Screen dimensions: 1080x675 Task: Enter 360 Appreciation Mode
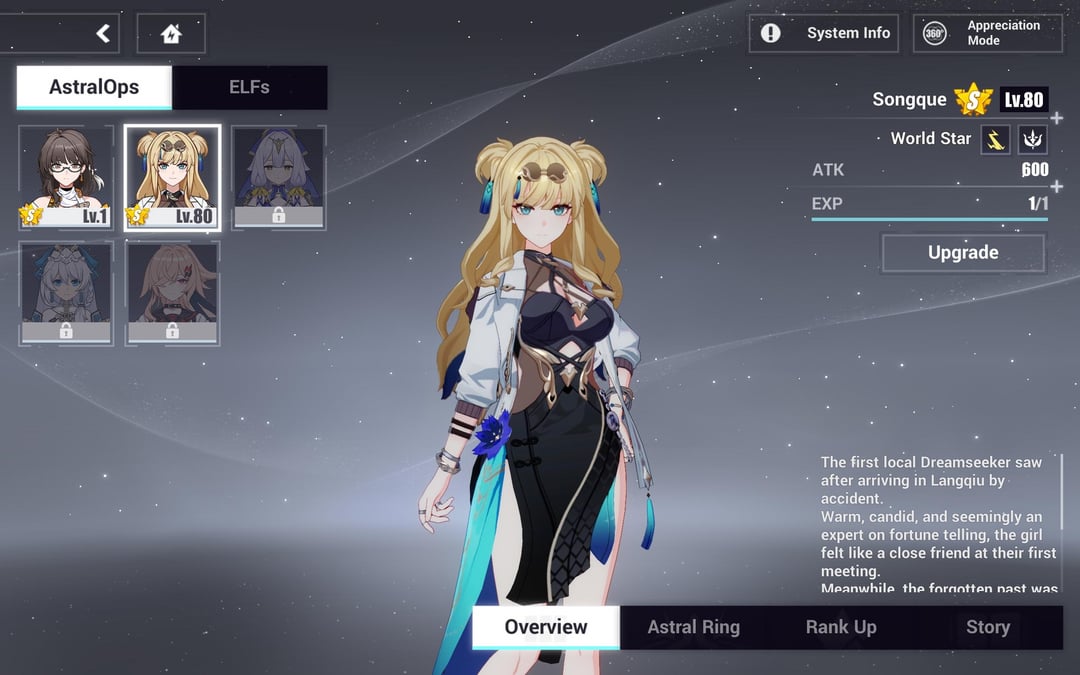[987, 33]
